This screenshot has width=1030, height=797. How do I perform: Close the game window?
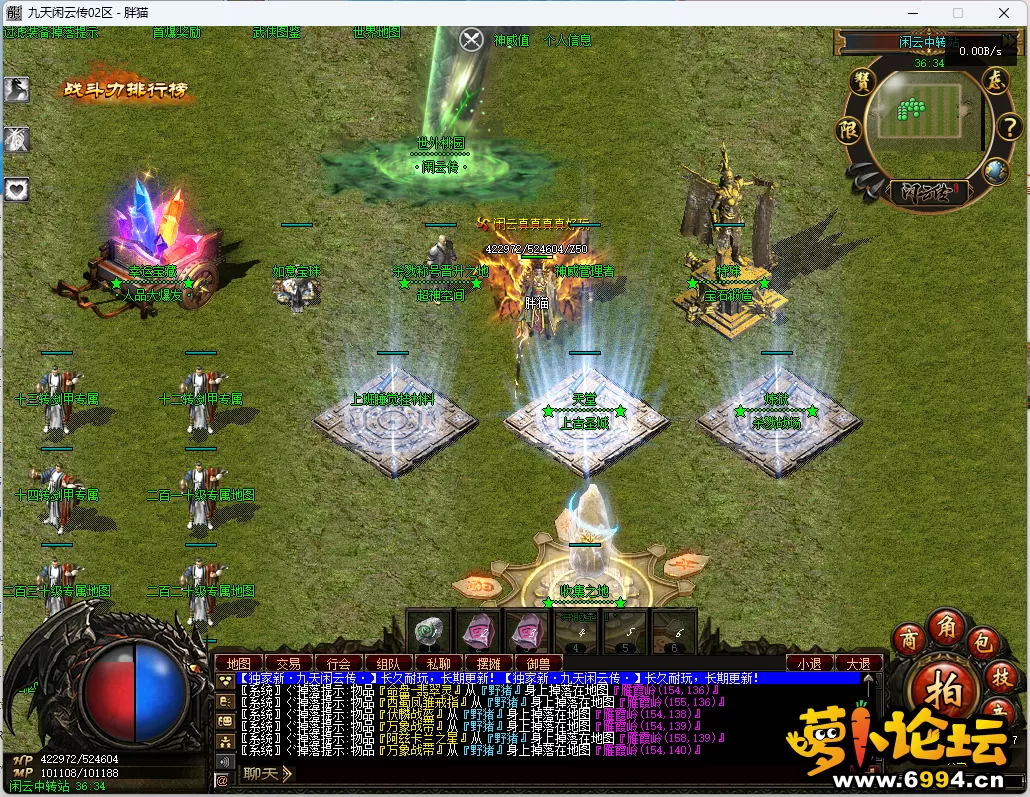(1004, 13)
